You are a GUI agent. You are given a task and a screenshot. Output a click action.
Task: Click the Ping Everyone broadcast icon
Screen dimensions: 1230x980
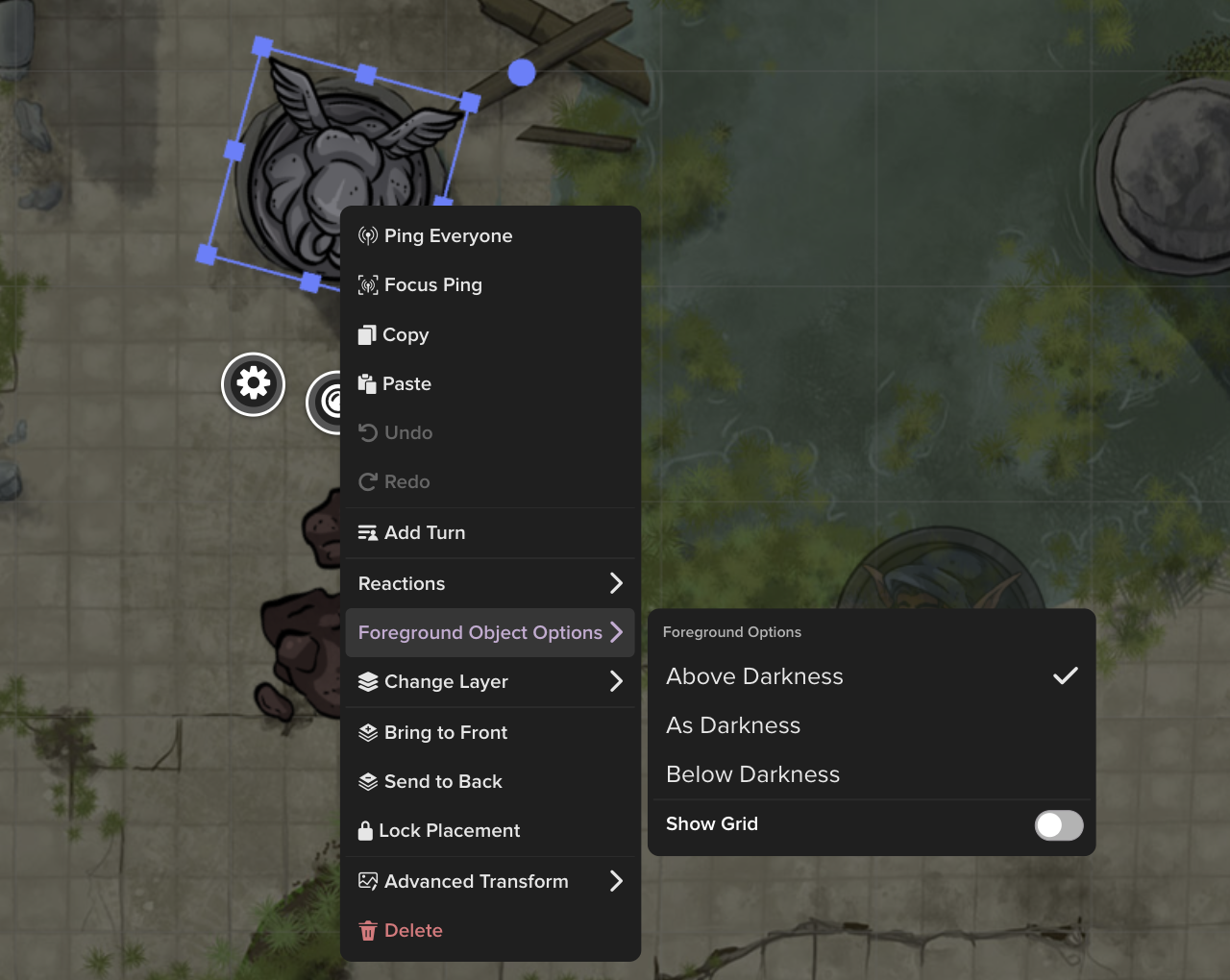pyautogui.click(x=368, y=235)
